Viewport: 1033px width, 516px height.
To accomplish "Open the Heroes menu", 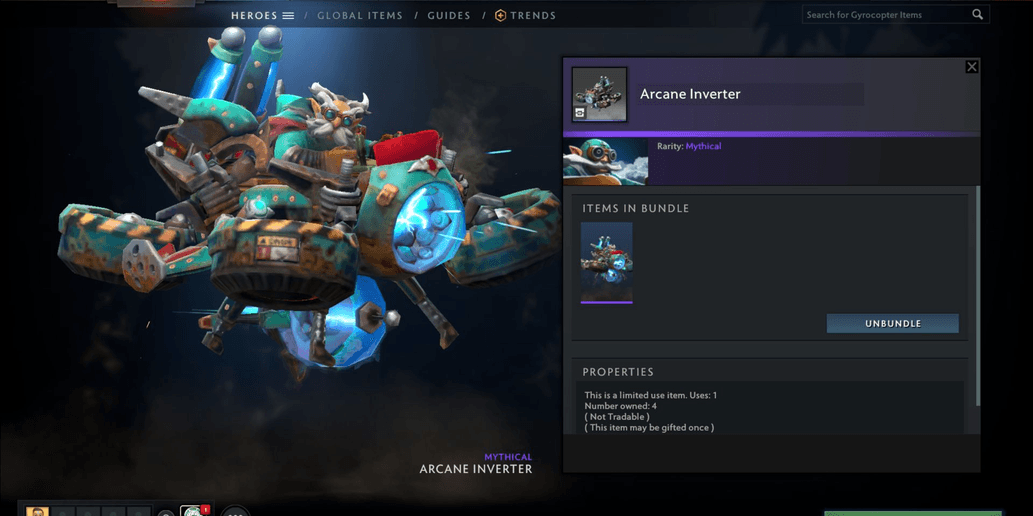I will coord(262,16).
